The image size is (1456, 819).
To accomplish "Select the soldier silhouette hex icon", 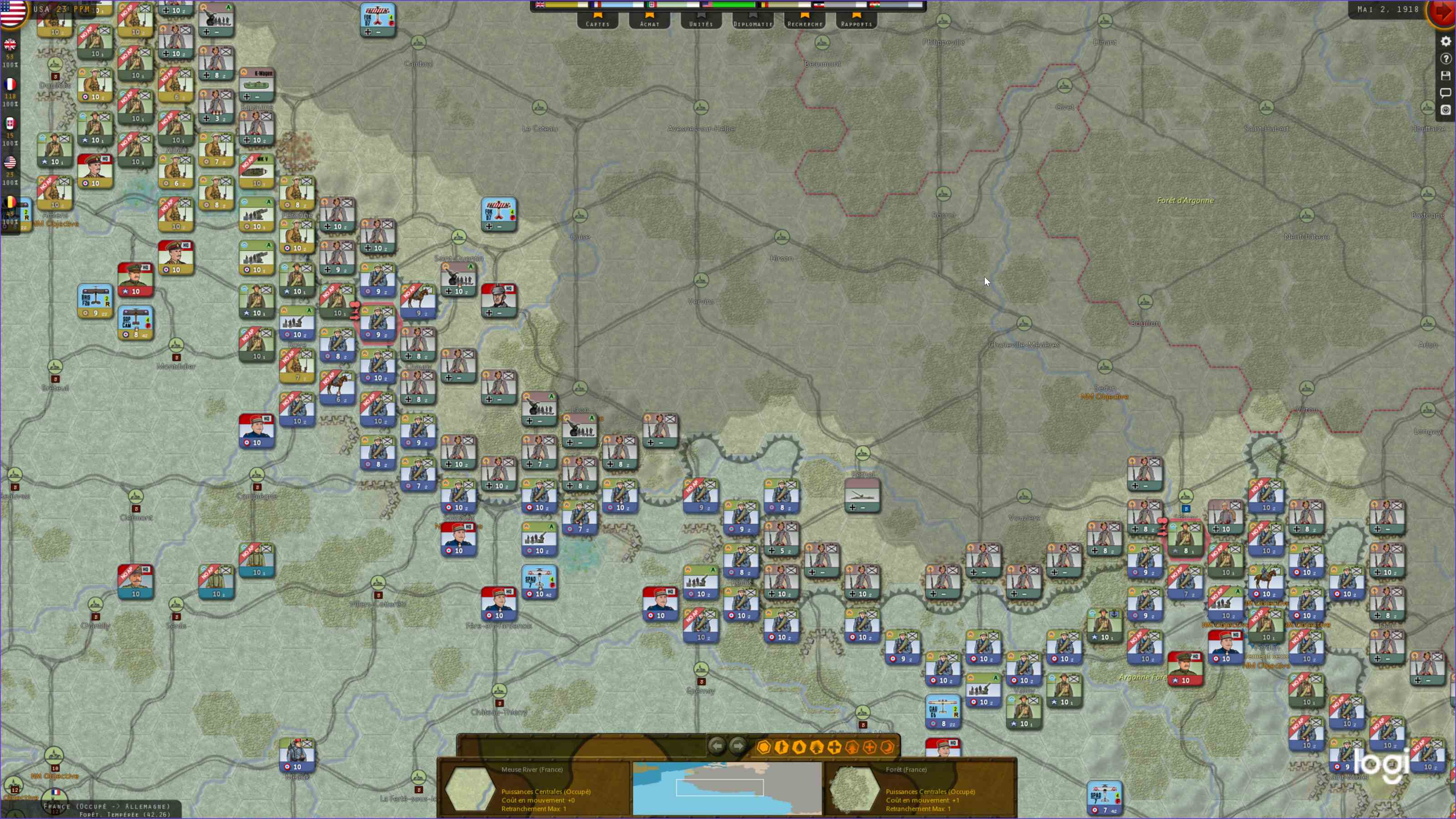I will coord(781,747).
